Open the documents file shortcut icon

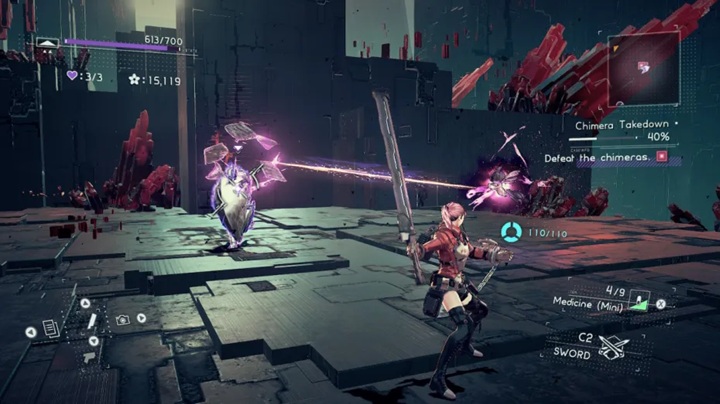coord(51,329)
